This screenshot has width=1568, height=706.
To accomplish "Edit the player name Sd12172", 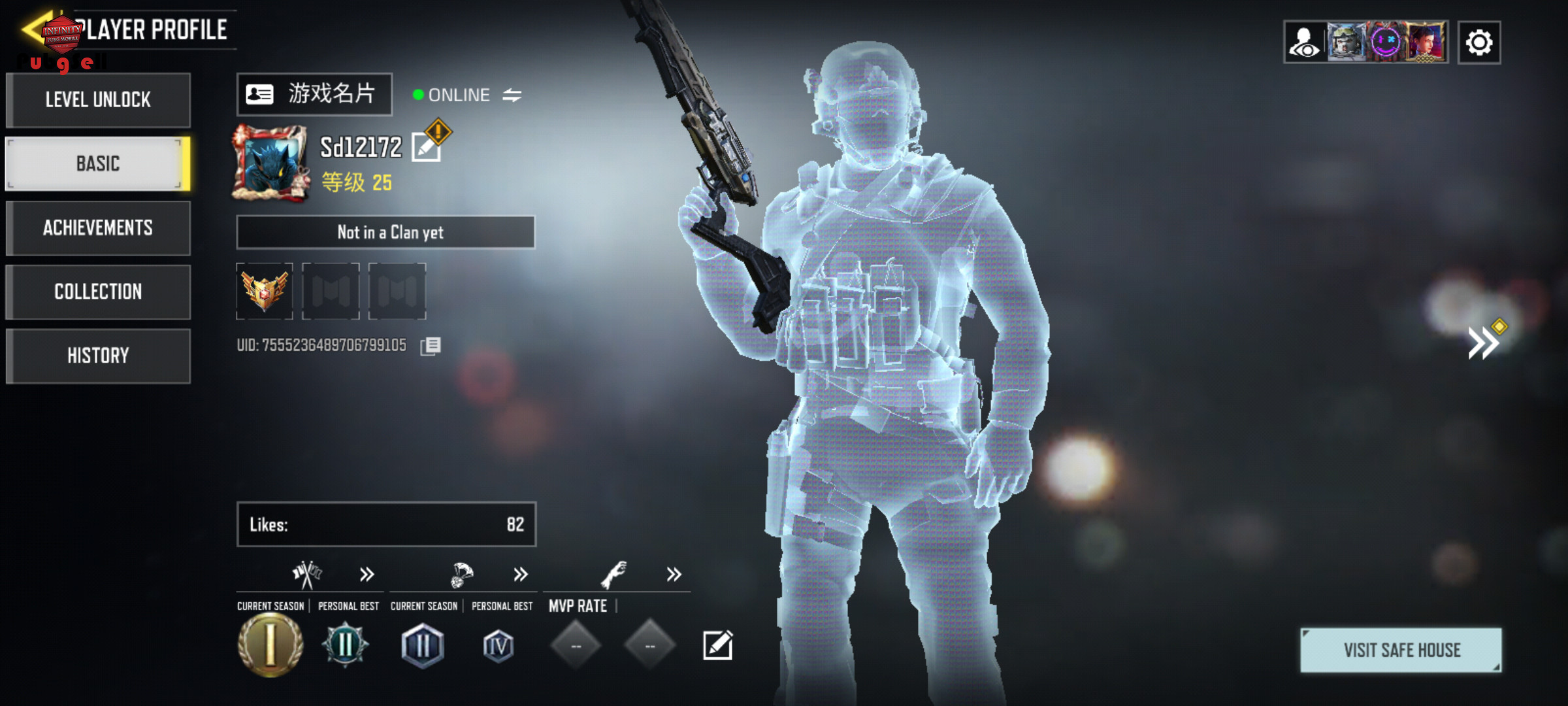I will coord(427,148).
